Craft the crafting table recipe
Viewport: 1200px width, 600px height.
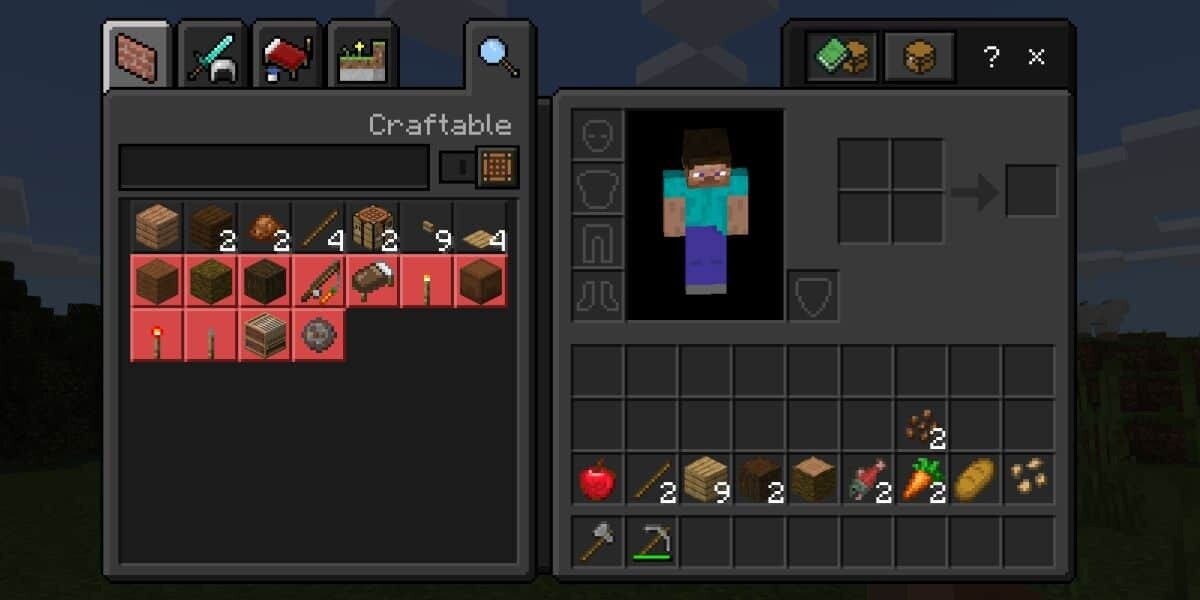(x=373, y=227)
